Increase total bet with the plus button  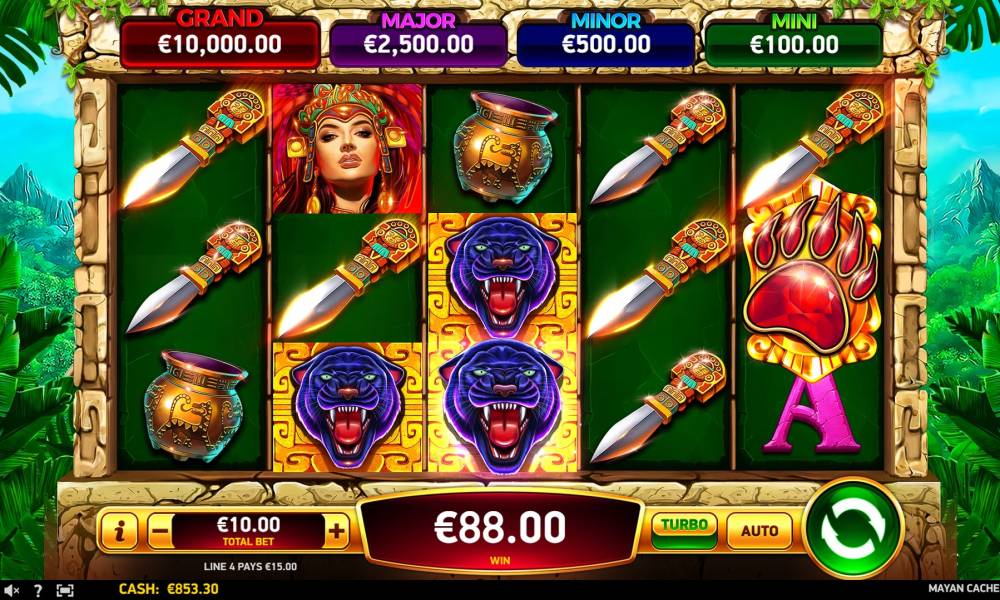[337, 532]
